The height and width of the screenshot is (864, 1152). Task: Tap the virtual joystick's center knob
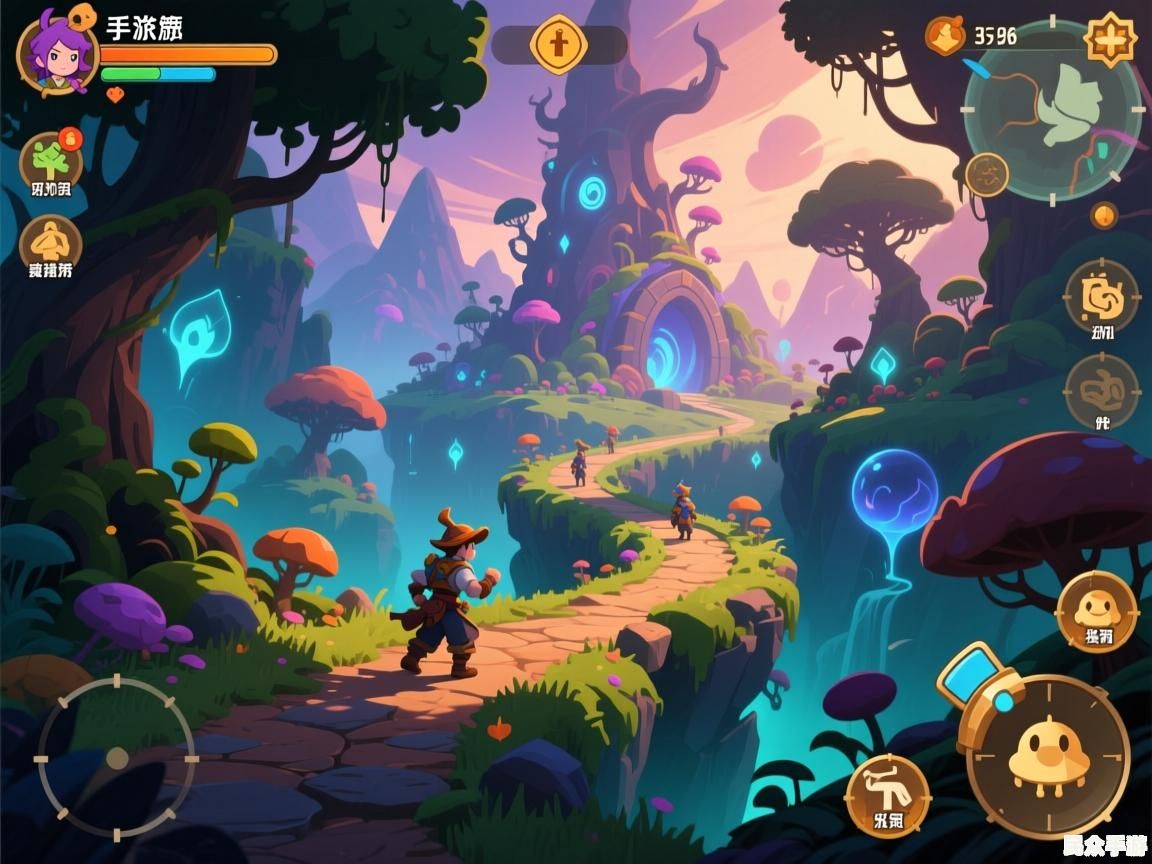(117, 758)
